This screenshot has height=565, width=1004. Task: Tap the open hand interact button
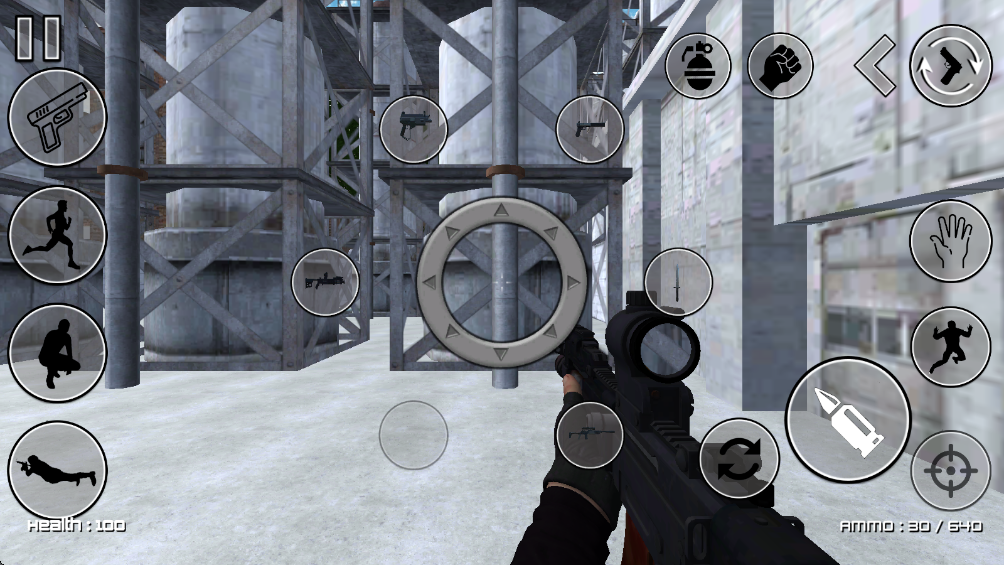[x=950, y=241]
